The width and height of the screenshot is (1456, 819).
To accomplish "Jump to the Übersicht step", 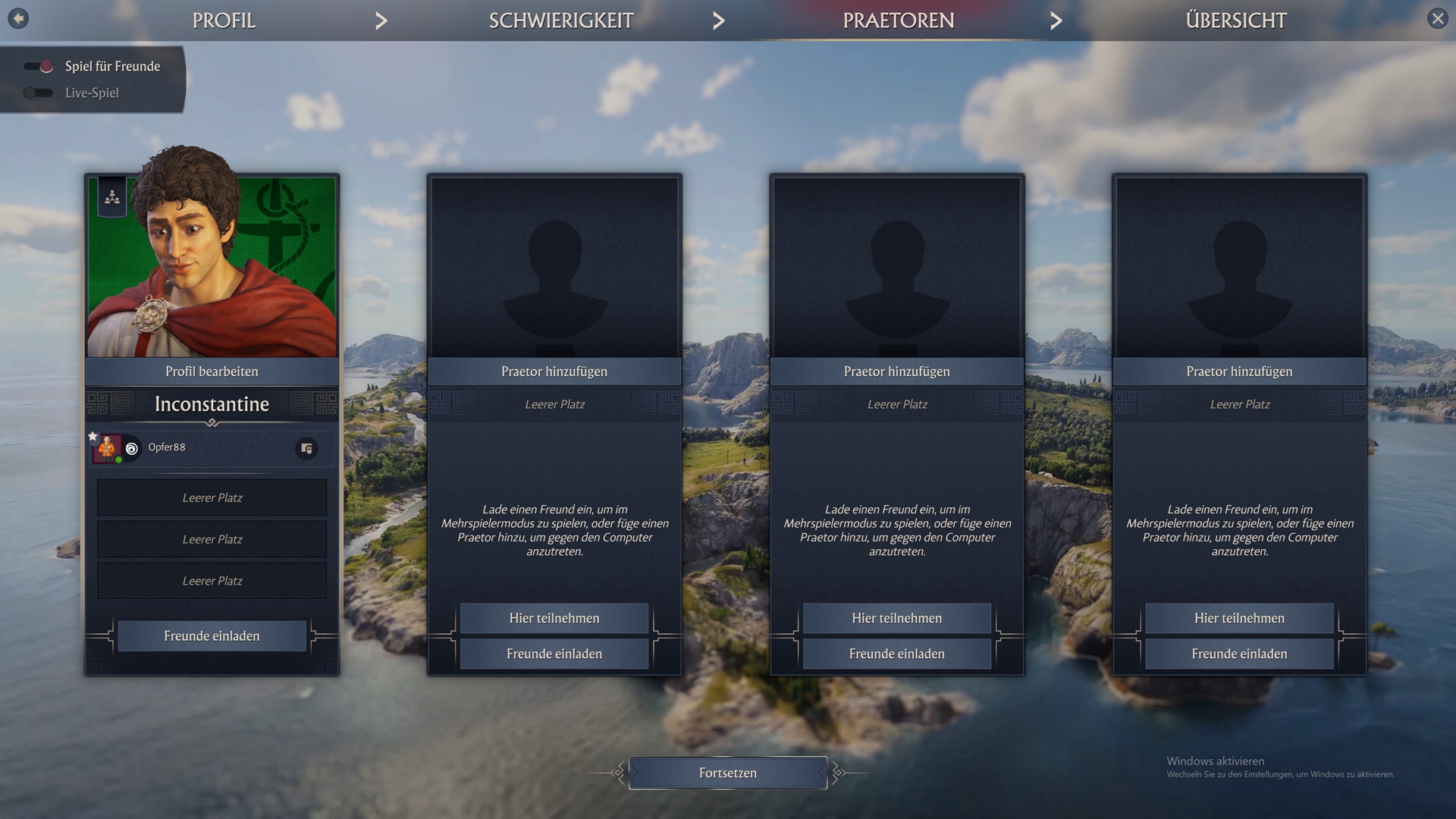I will (x=1235, y=20).
